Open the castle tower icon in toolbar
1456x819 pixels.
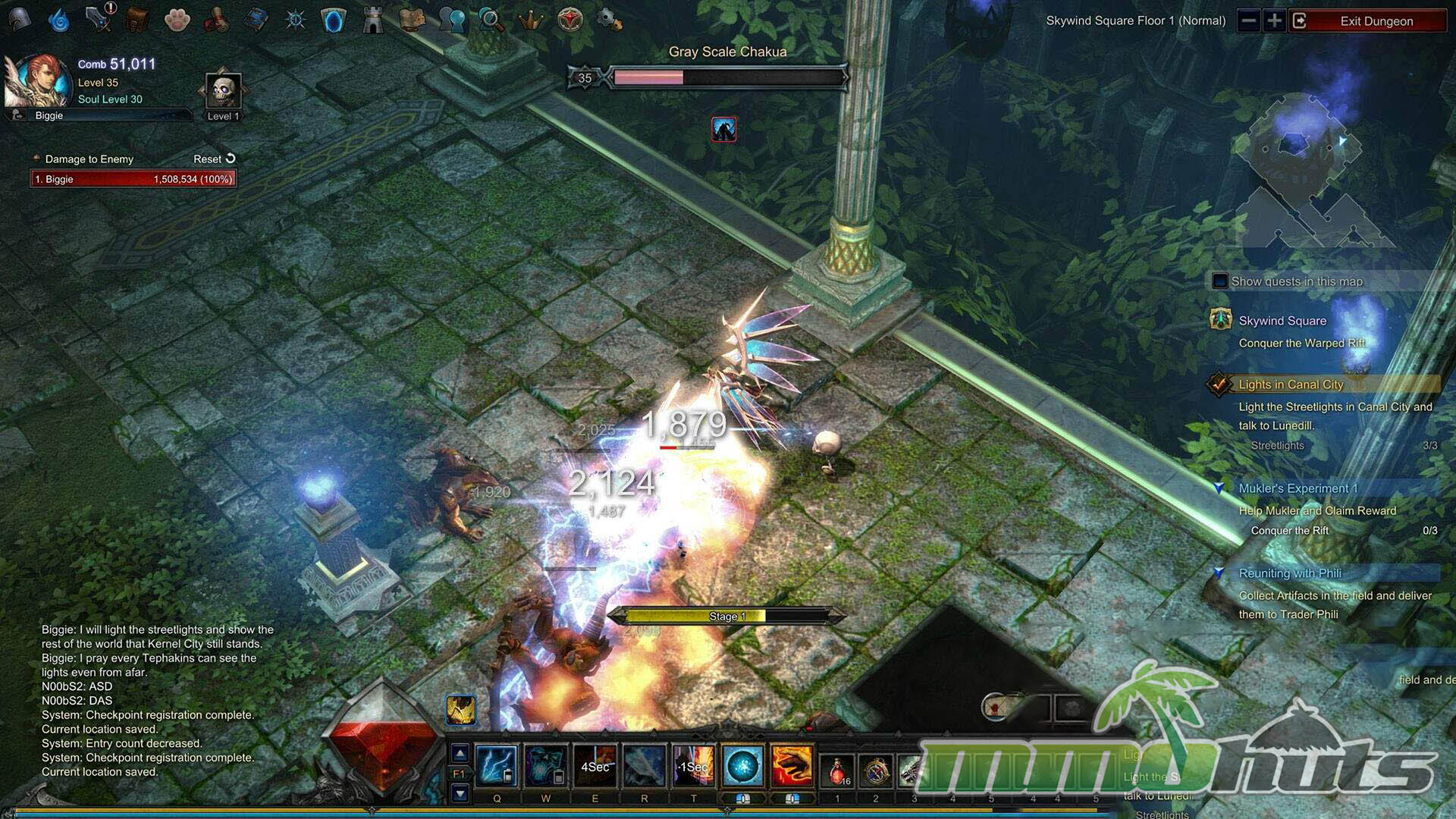coord(372,20)
